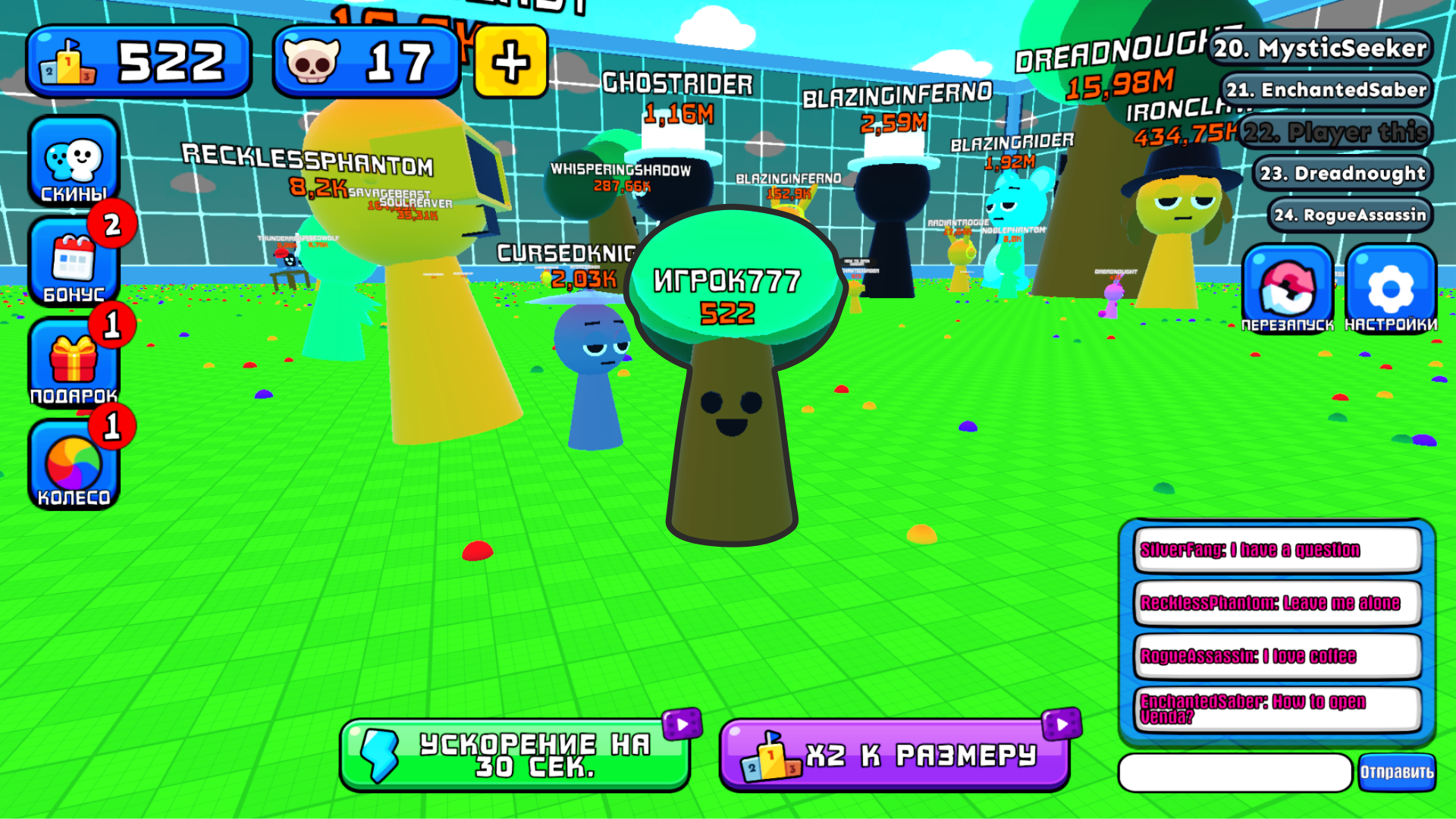Click the chat text input field

coord(1236,771)
